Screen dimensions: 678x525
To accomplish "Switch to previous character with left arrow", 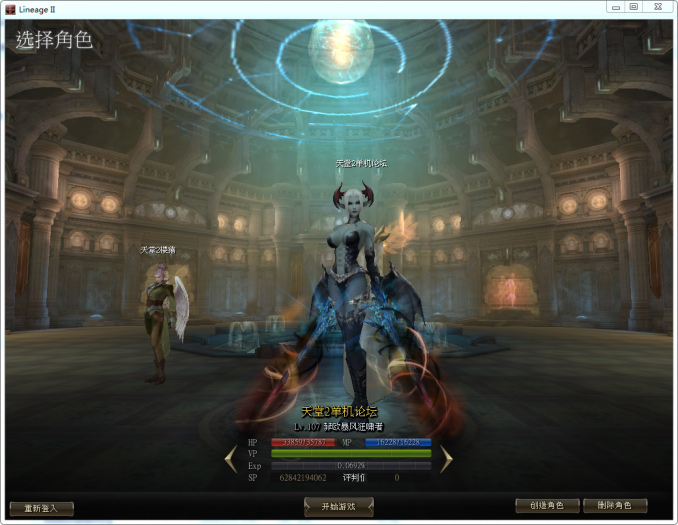I will (231, 459).
